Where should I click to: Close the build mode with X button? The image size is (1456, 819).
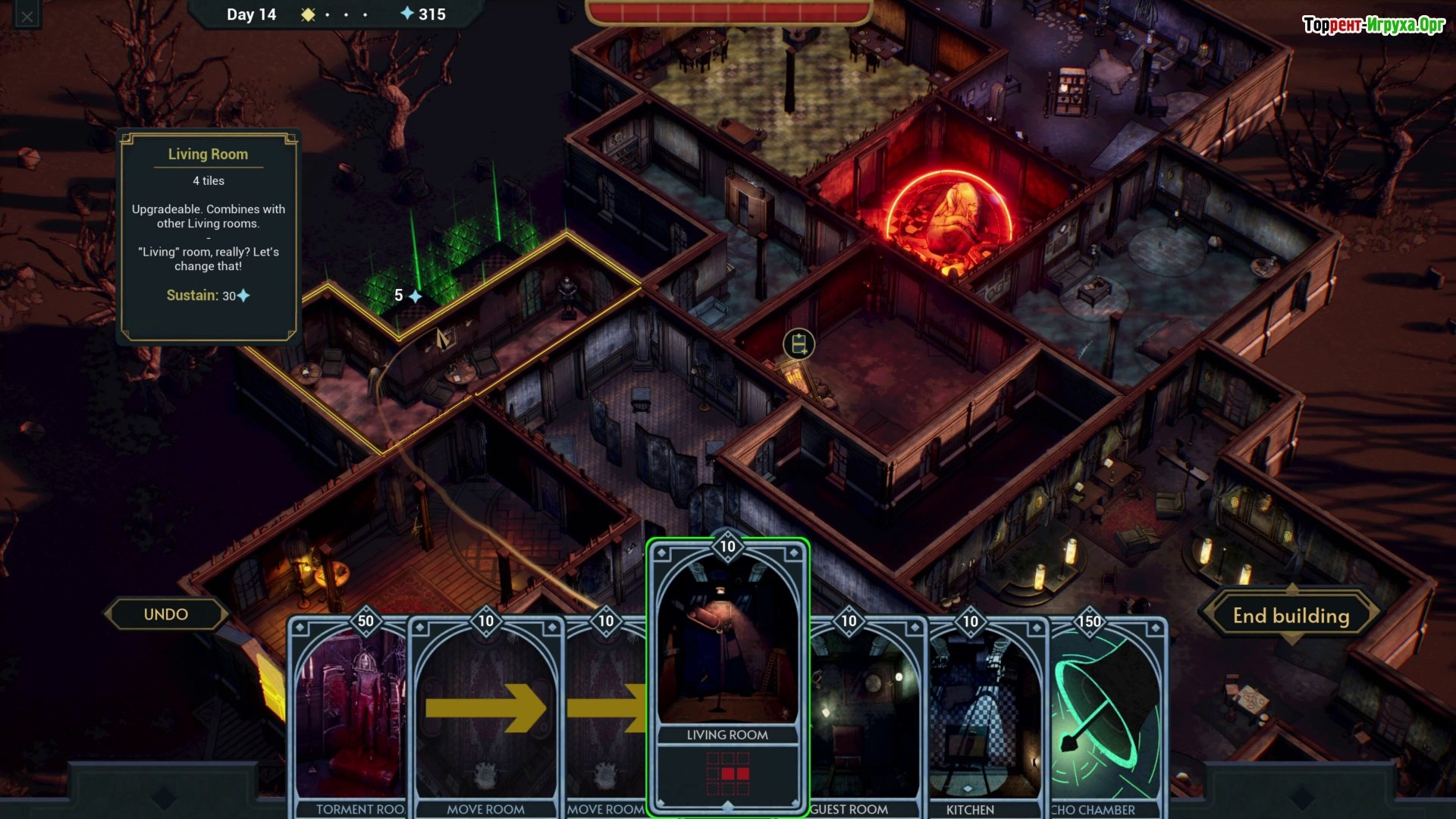click(x=27, y=16)
